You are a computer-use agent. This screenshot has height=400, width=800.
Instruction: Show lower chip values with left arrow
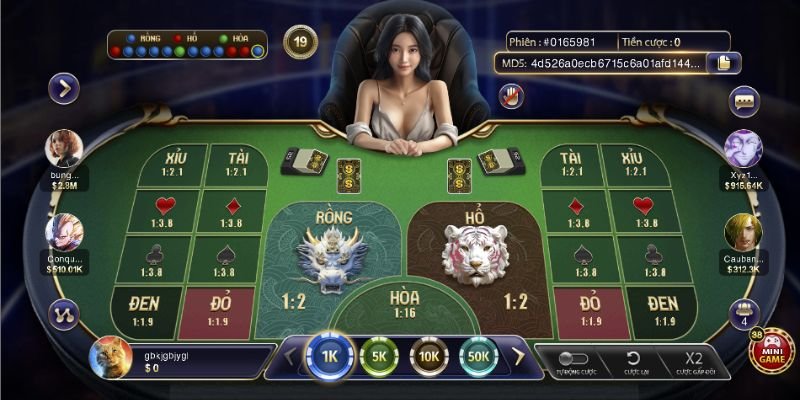(x=290, y=355)
